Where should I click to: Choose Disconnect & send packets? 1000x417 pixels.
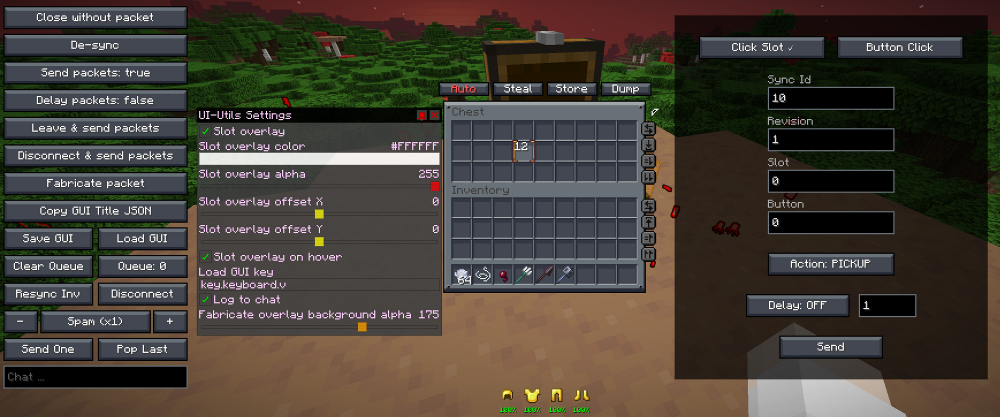tap(95, 156)
